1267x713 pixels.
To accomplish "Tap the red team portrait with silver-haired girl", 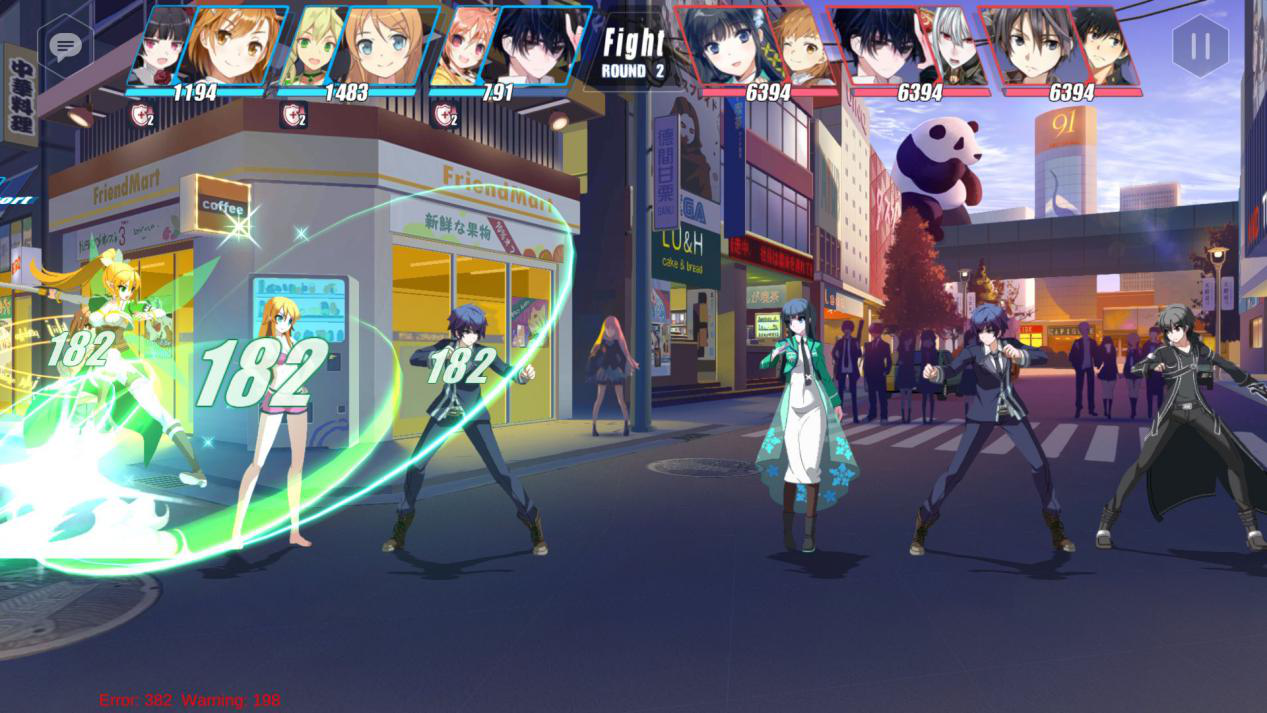I will pyautogui.click(x=909, y=47).
